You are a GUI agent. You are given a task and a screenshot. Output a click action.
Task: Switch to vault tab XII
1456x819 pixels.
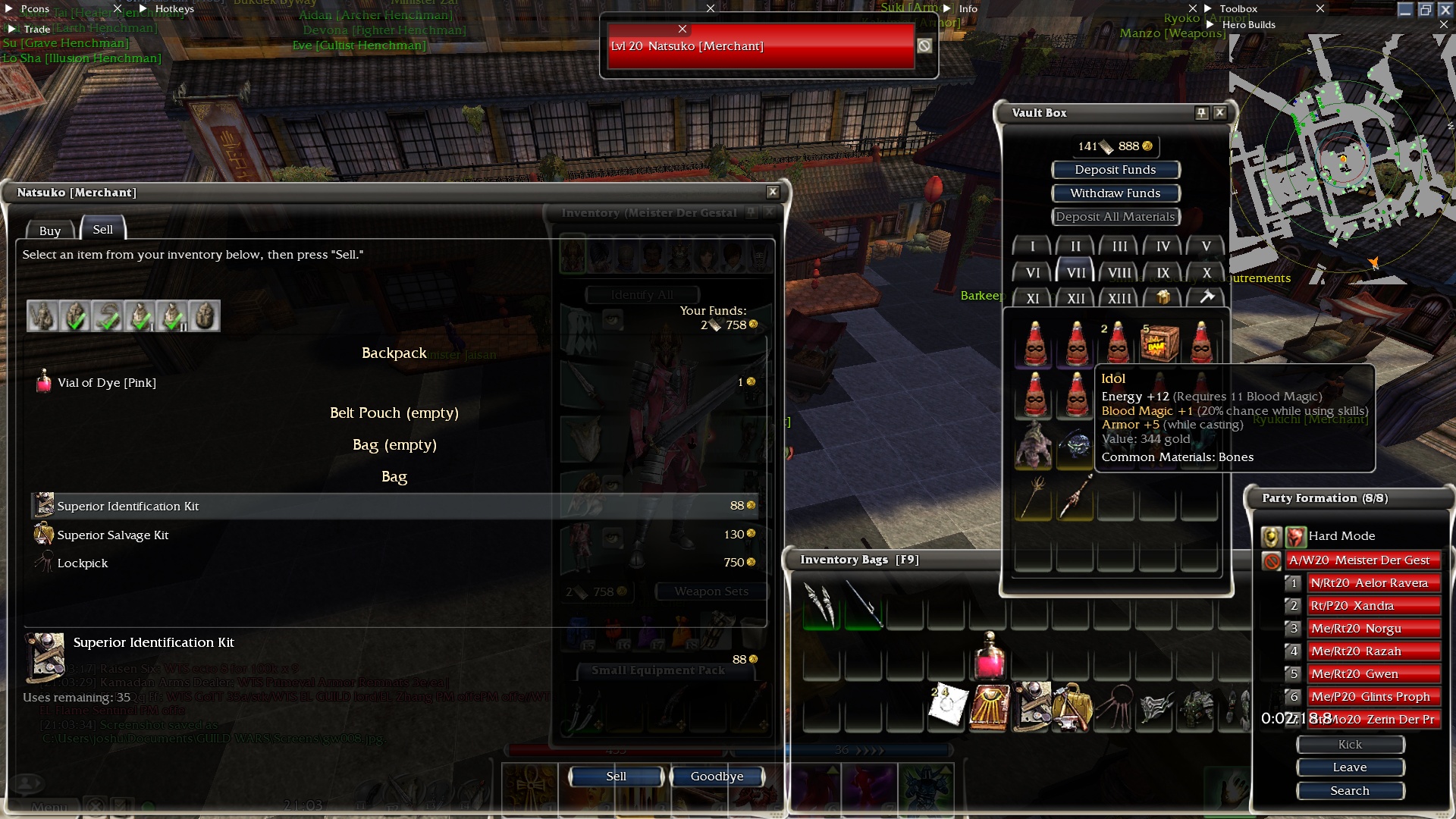click(1075, 299)
